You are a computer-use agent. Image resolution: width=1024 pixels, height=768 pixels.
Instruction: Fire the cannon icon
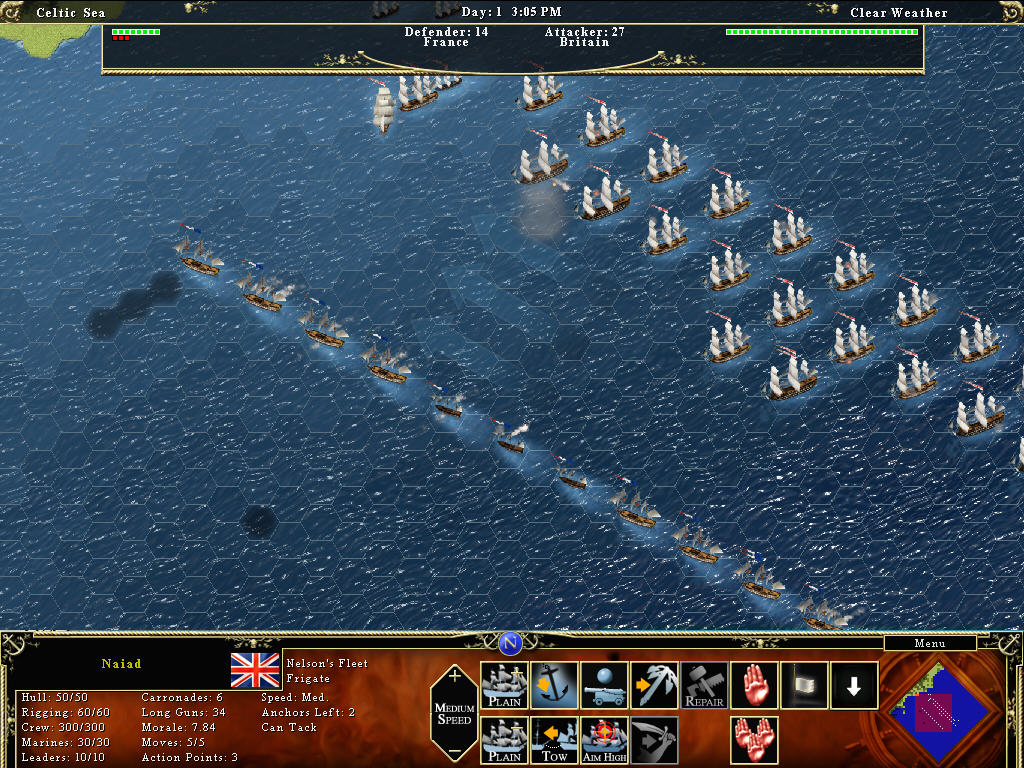tap(604, 686)
